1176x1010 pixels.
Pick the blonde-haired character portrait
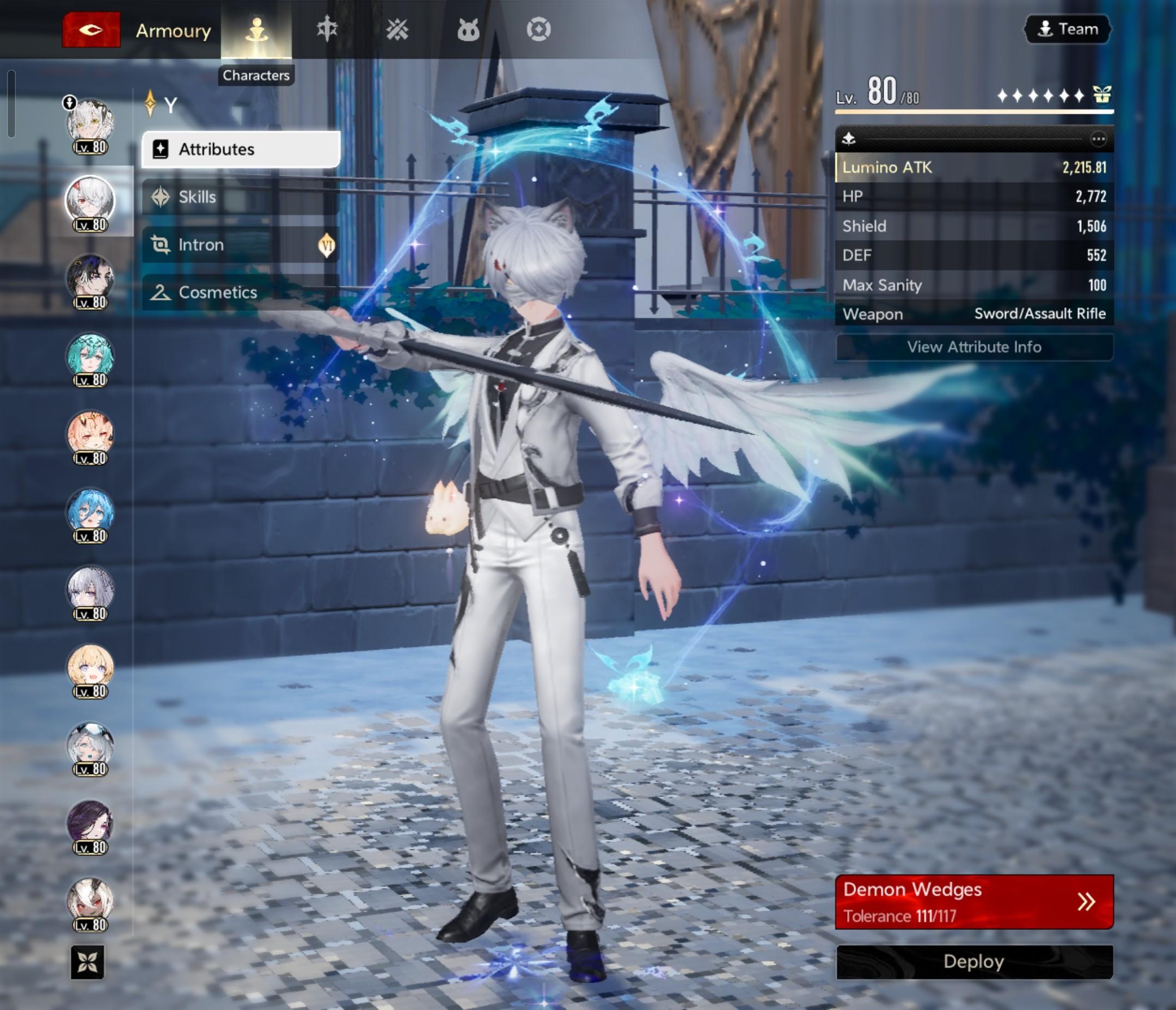click(x=90, y=668)
